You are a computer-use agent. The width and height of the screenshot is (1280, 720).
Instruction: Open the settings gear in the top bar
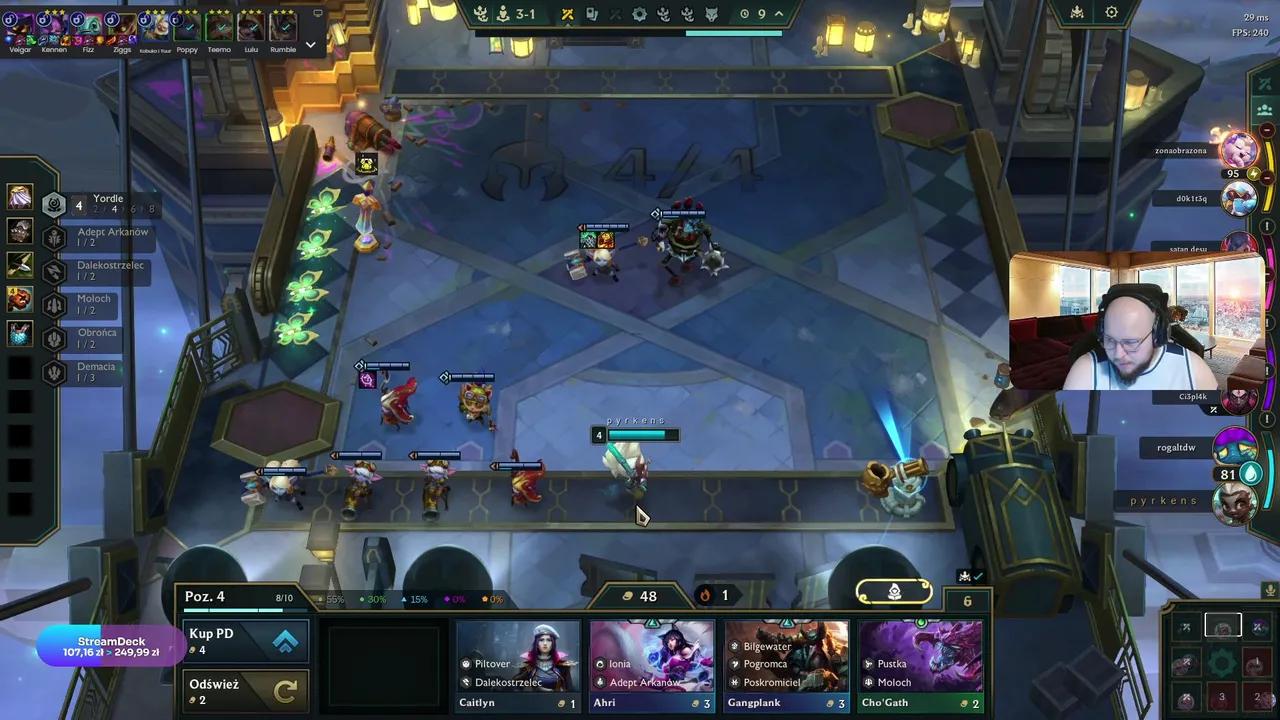(641, 13)
